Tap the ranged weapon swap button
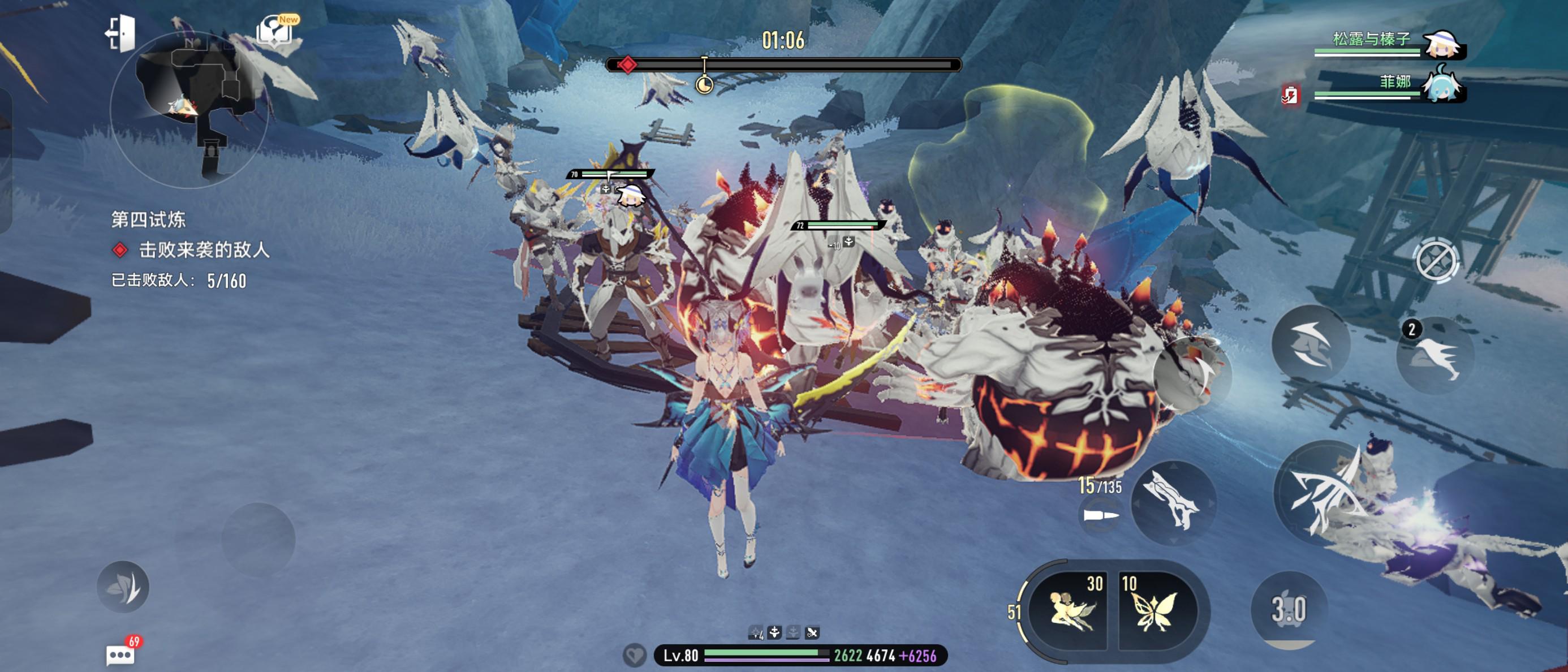Image resolution: width=1568 pixels, height=672 pixels. [1173, 503]
